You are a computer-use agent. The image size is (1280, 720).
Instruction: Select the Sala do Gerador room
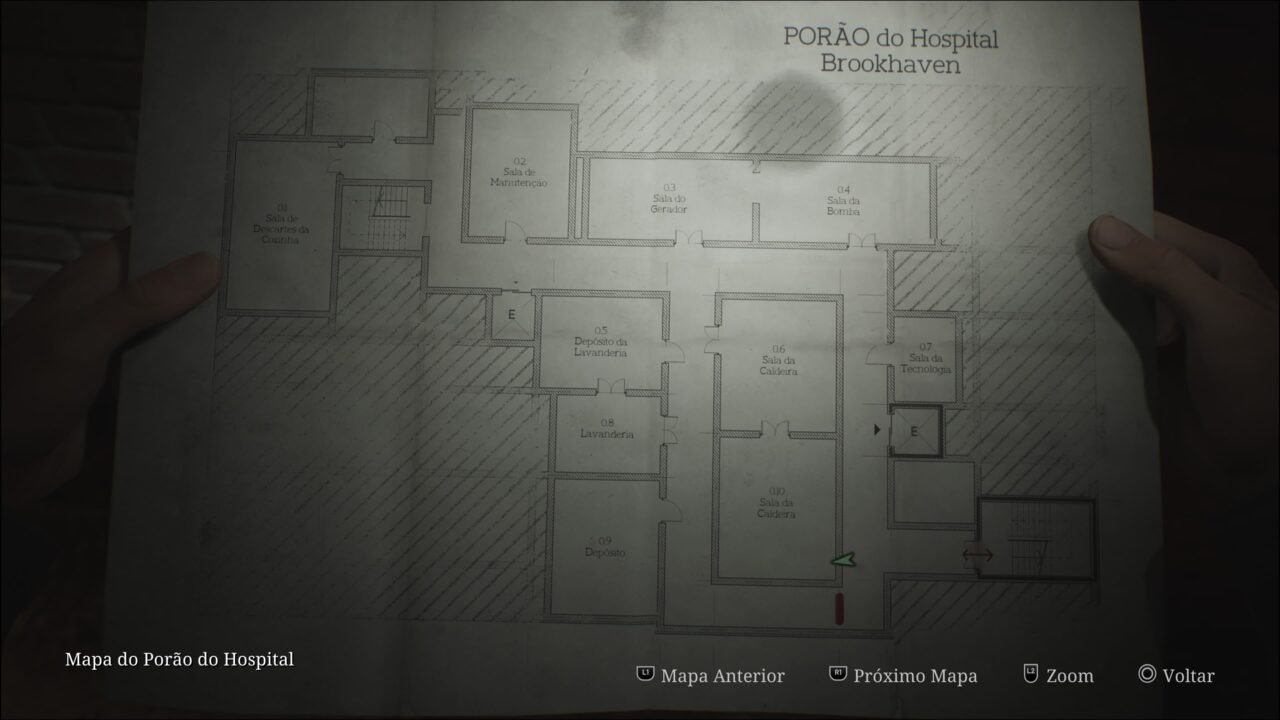[668, 197]
